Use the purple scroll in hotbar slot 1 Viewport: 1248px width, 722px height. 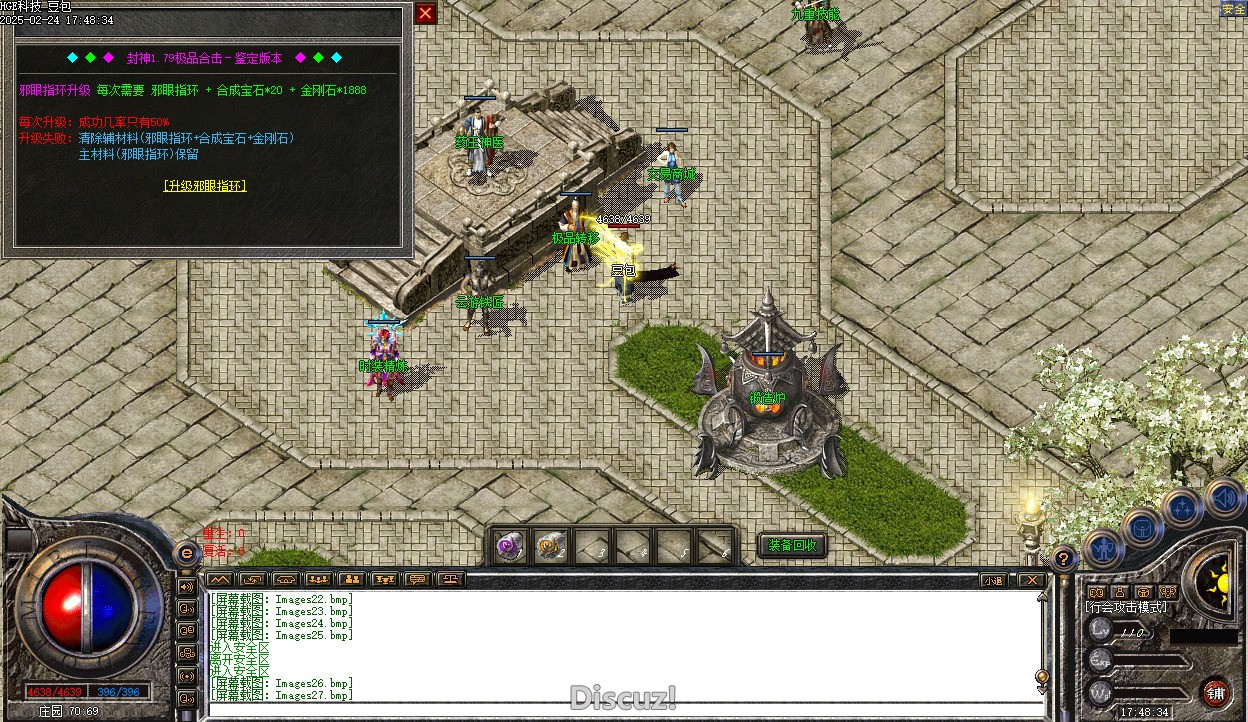coord(511,546)
